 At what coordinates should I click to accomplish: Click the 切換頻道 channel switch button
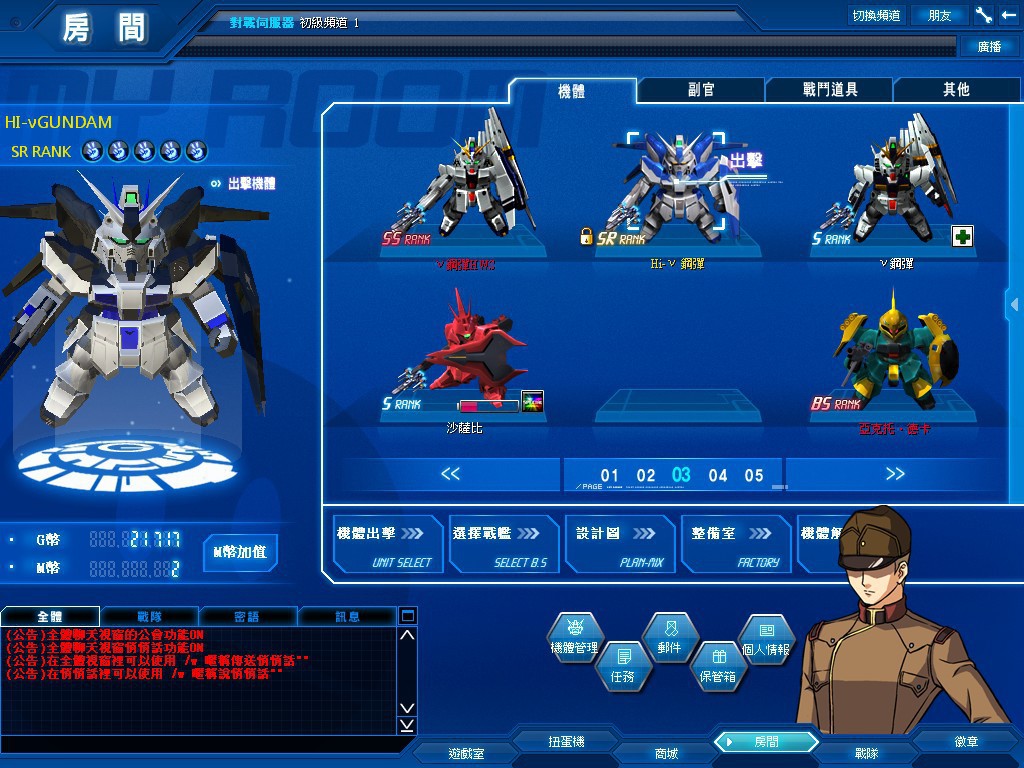tap(876, 15)
